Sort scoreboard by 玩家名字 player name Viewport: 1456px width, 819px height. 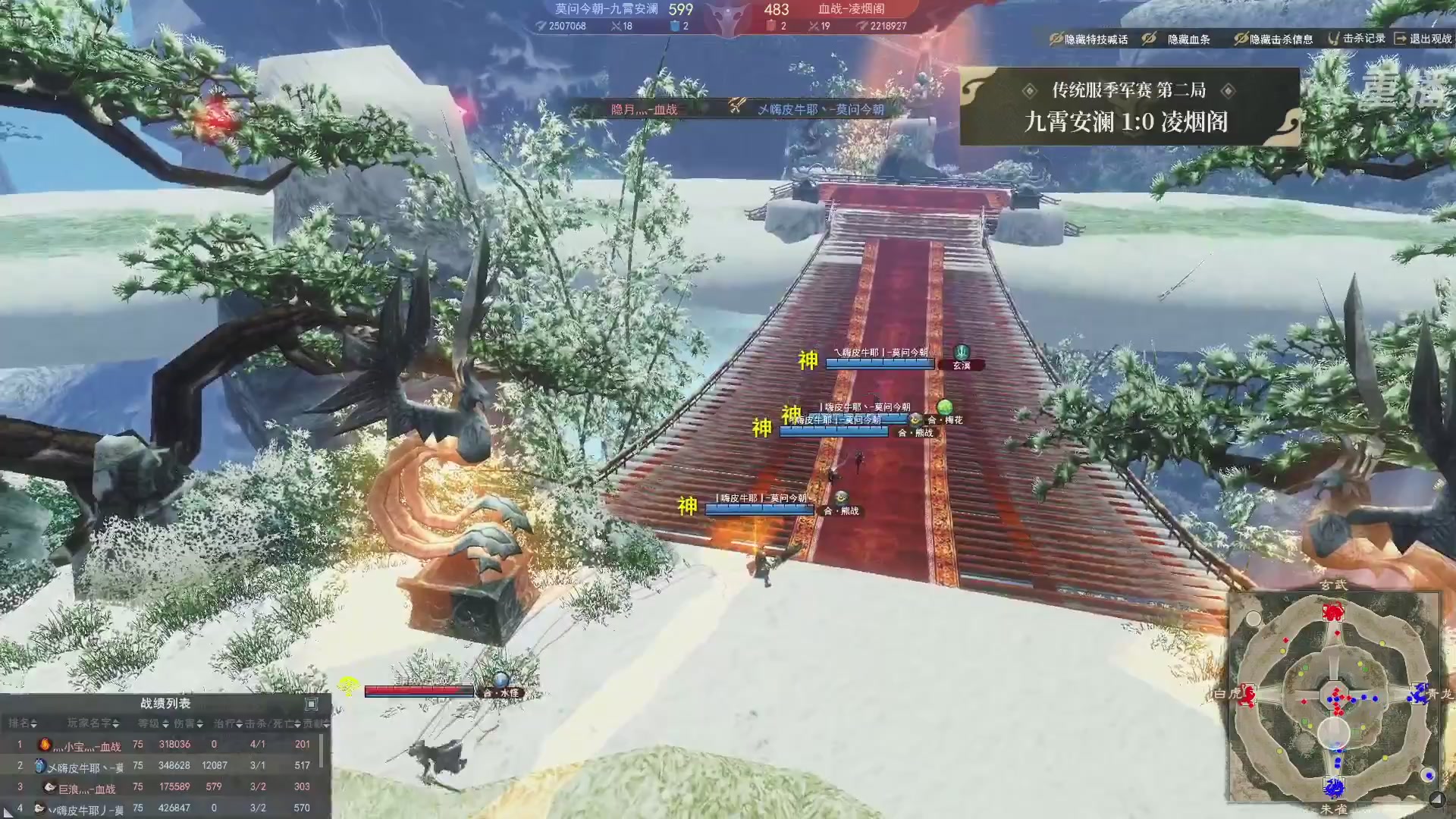(x=93, y=723)
